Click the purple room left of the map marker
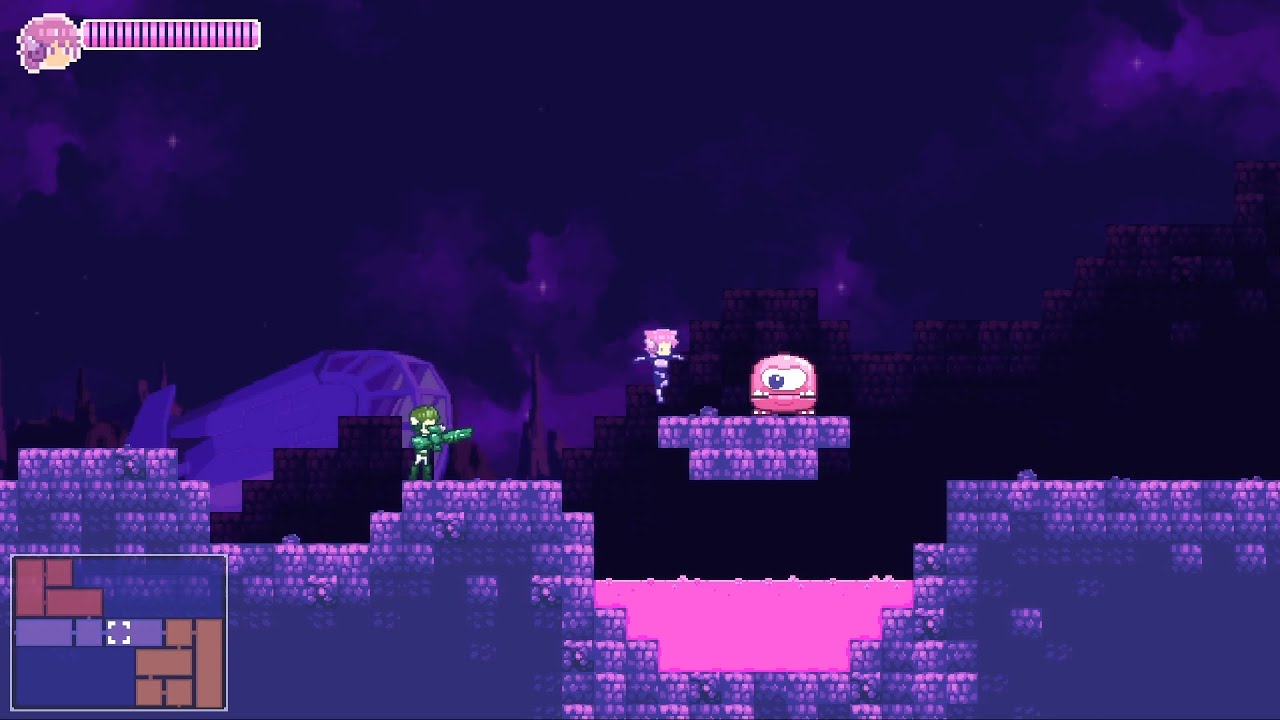Image resolution: width=1280 pixels, height=720 pixels. point(88,631)
